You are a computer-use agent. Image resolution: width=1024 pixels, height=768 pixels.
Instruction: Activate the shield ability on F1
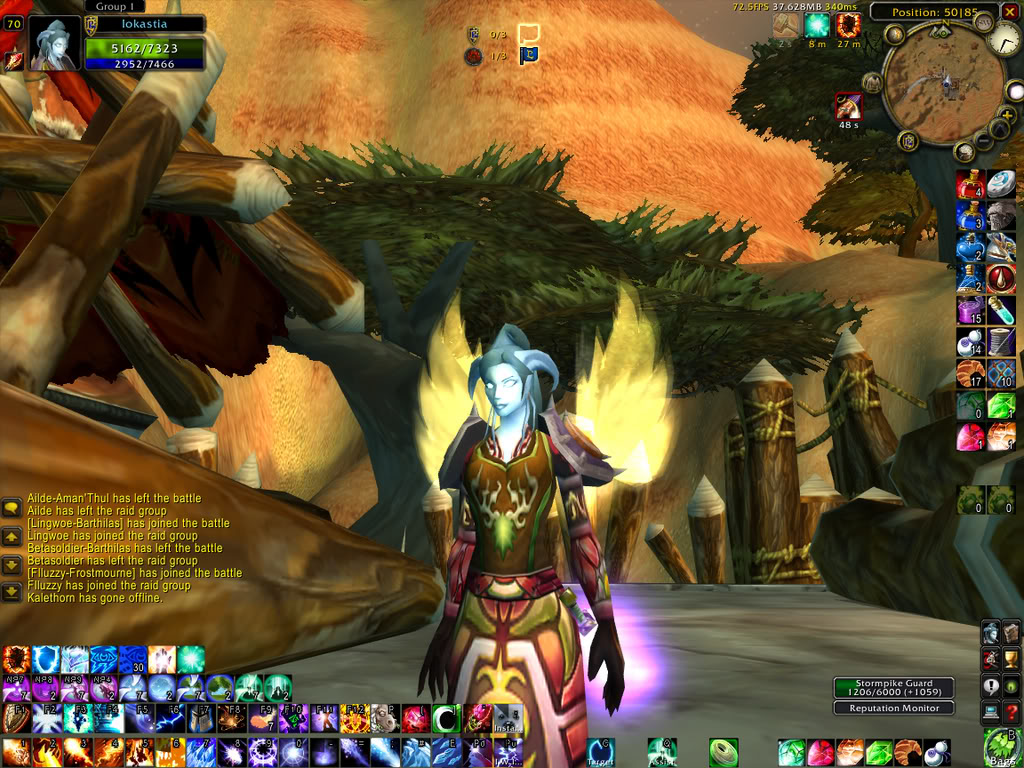coord(16,718)
